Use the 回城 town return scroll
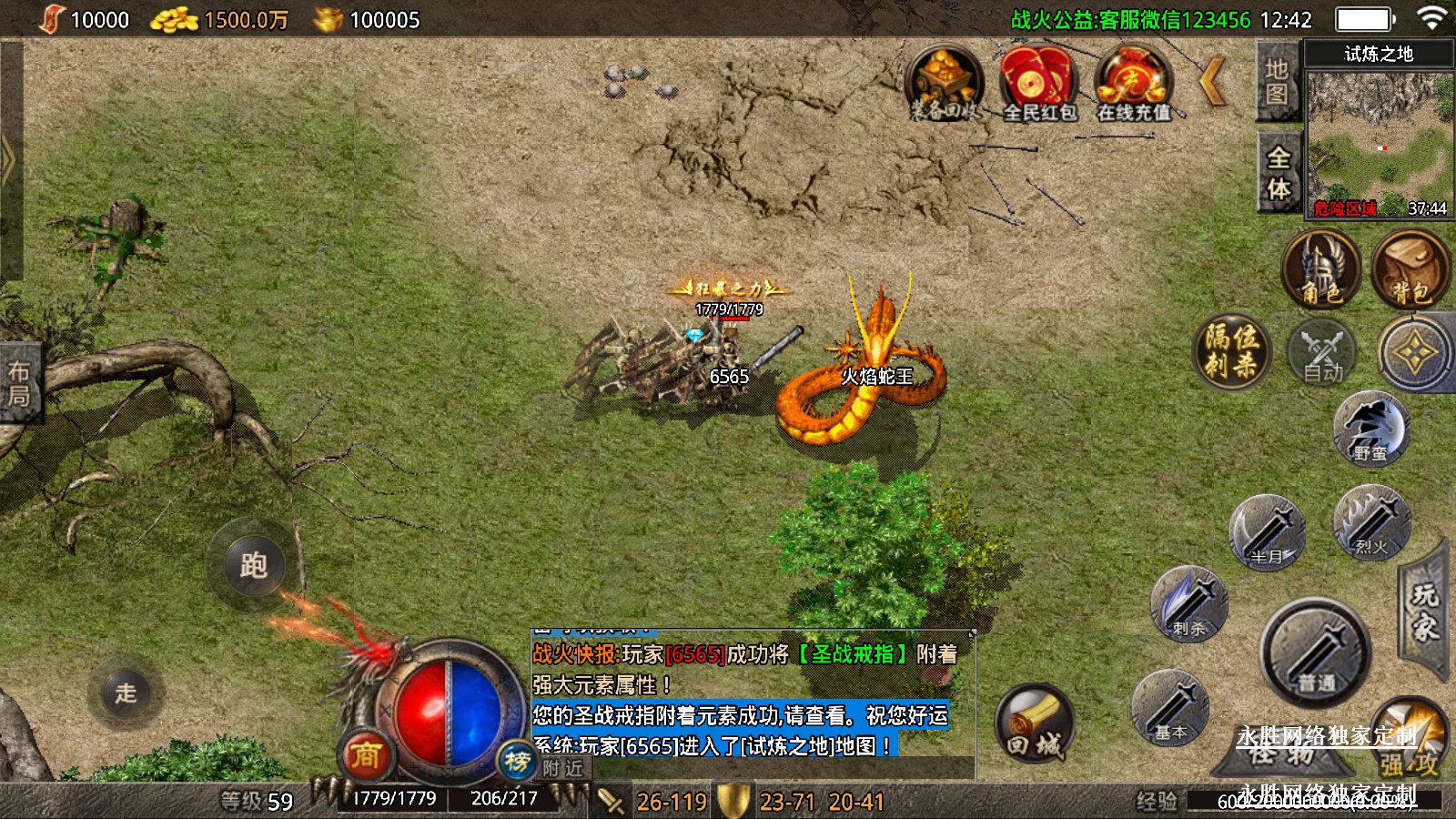 click(1034, 725)
